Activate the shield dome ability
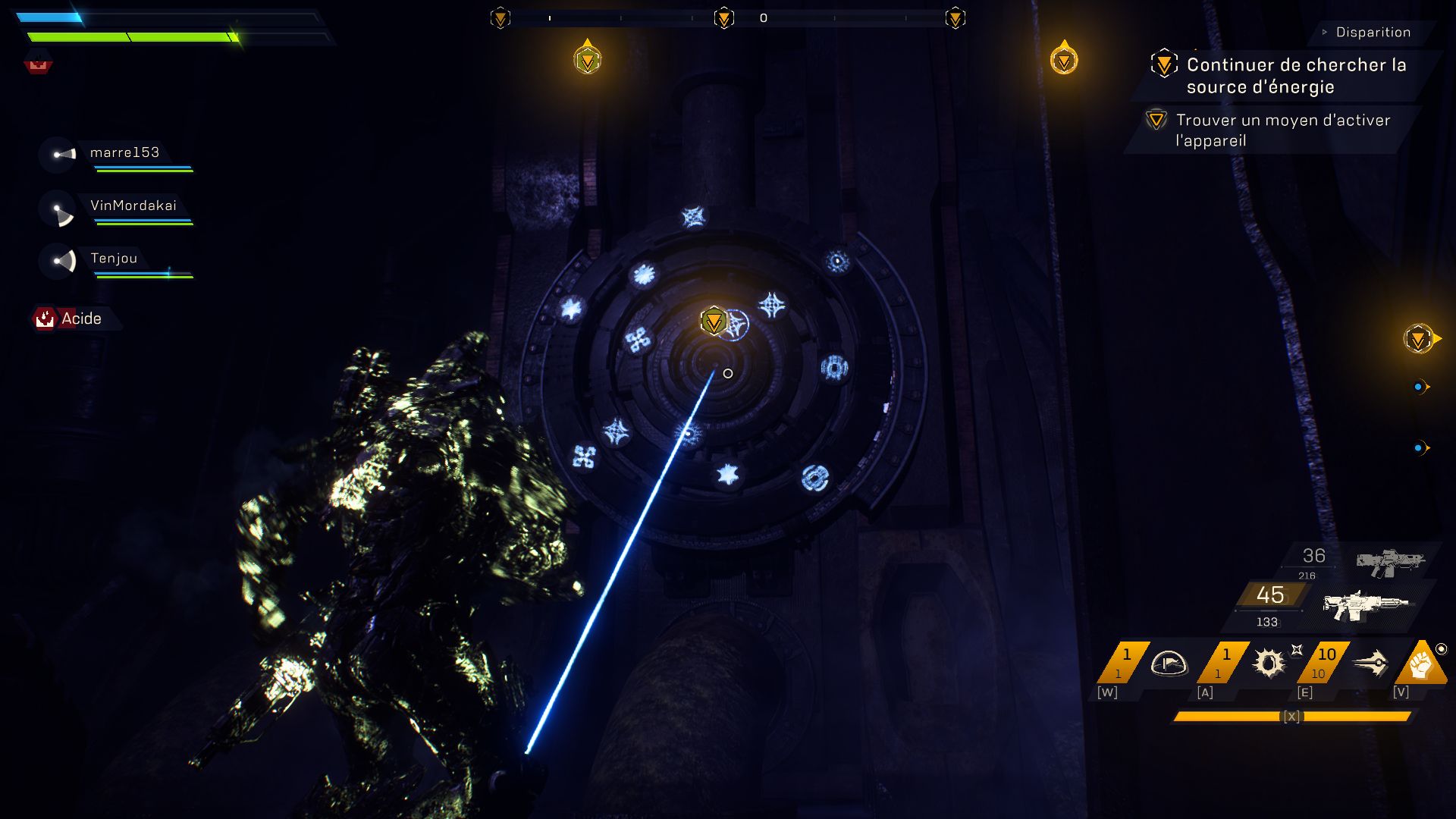 click(x=1169, y=664)
